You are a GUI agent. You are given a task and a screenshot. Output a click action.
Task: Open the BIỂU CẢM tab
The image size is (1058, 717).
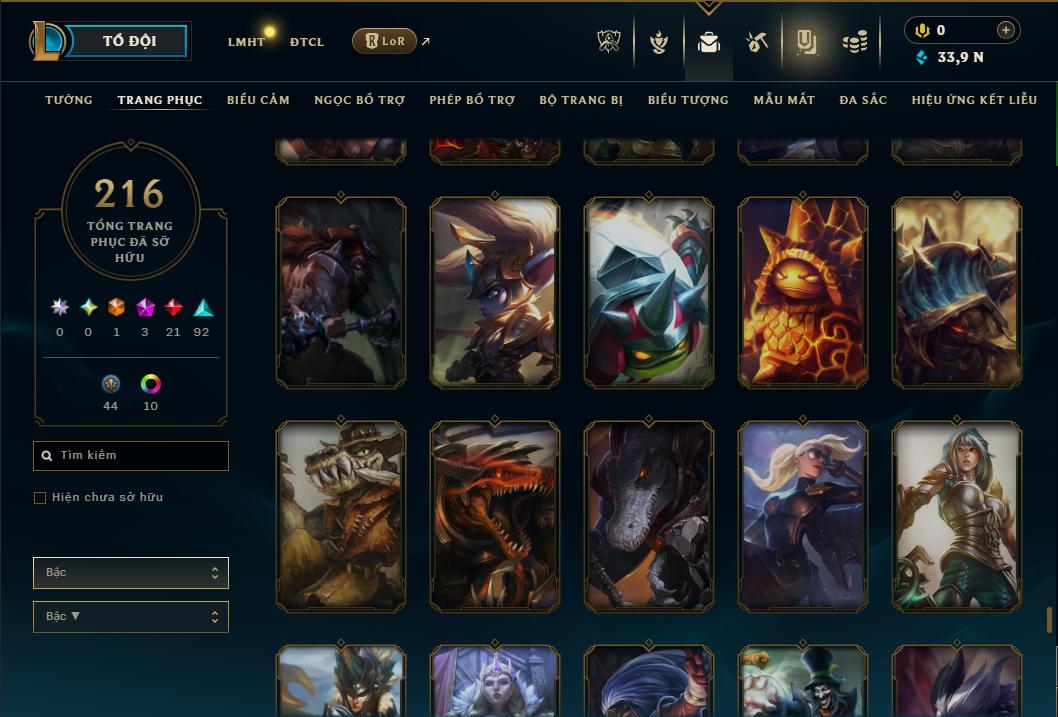click(x=258, y=100)
